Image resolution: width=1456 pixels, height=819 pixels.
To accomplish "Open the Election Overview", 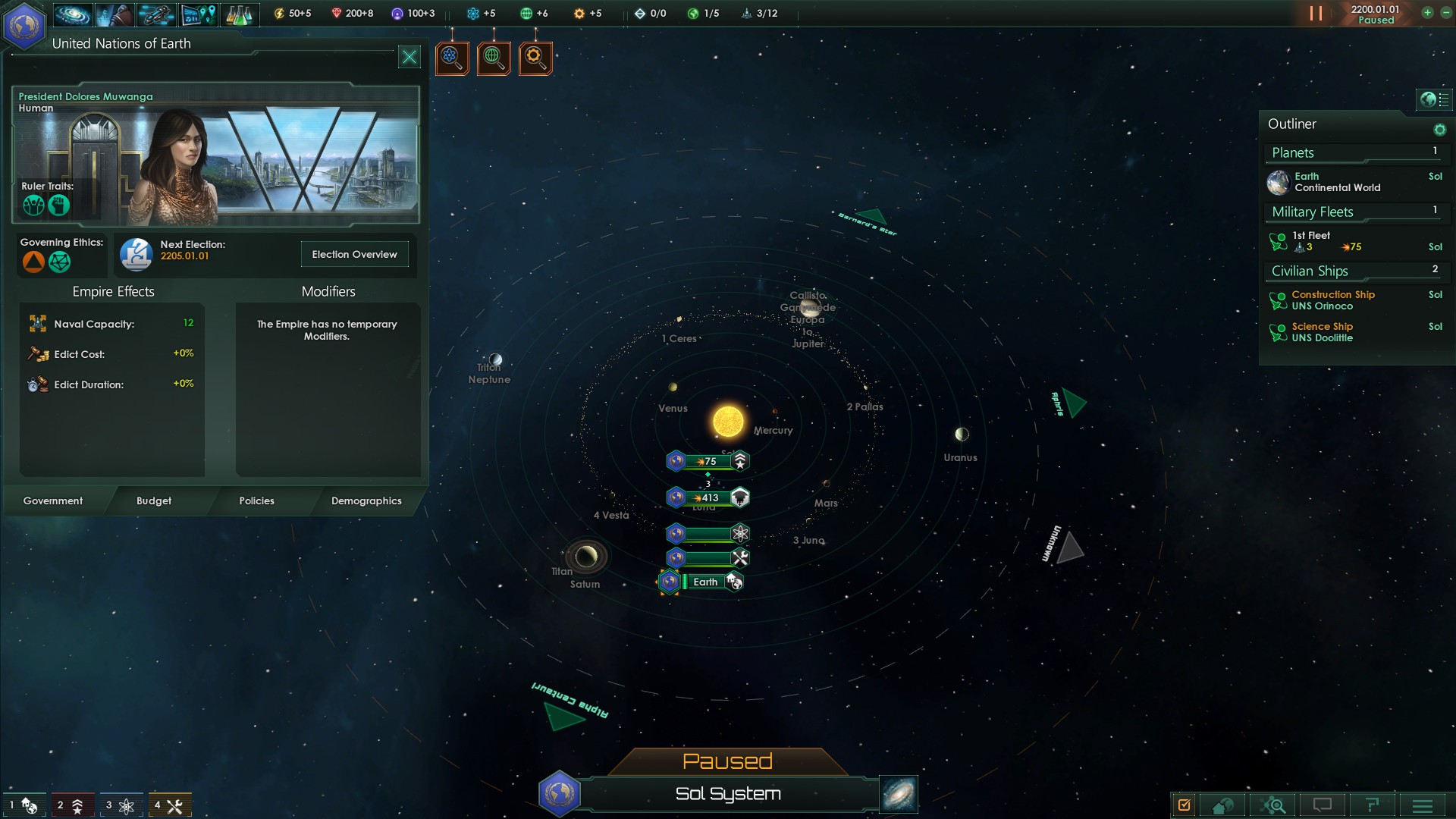I will pos(354,254).
